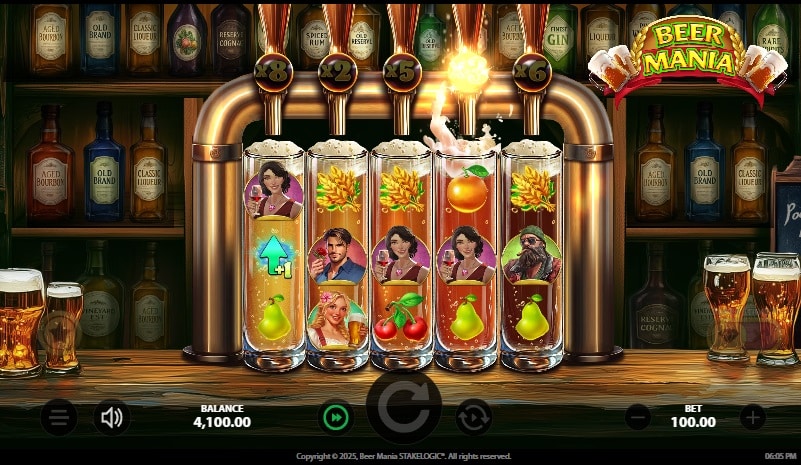The height and width of the screenshot is (465, 801).
Task: Open the autoplay options
Action: 473,416
